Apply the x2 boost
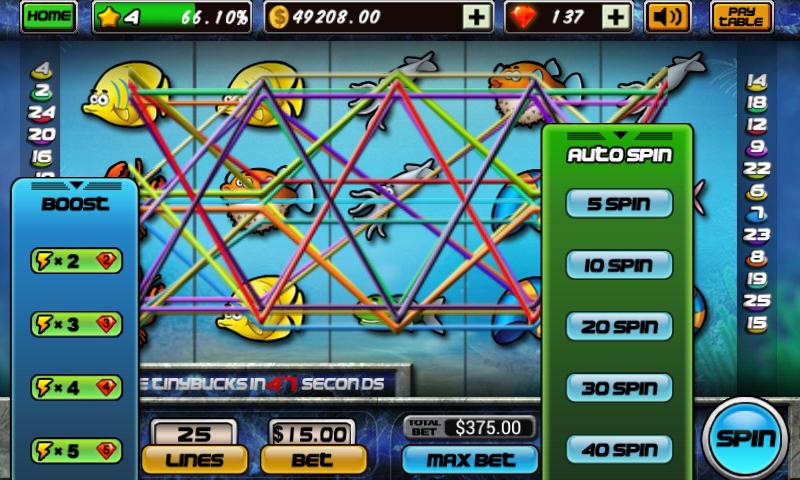800x480 pixels. [77, 261]
